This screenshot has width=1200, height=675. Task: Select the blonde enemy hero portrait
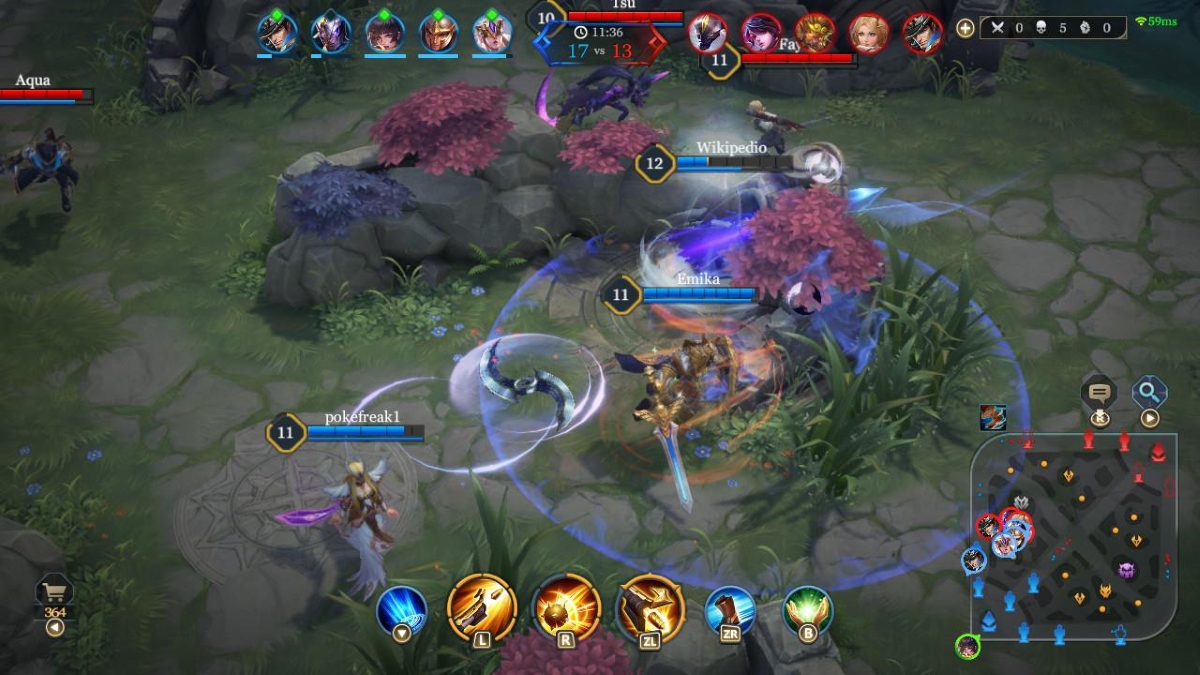(869, 33)
